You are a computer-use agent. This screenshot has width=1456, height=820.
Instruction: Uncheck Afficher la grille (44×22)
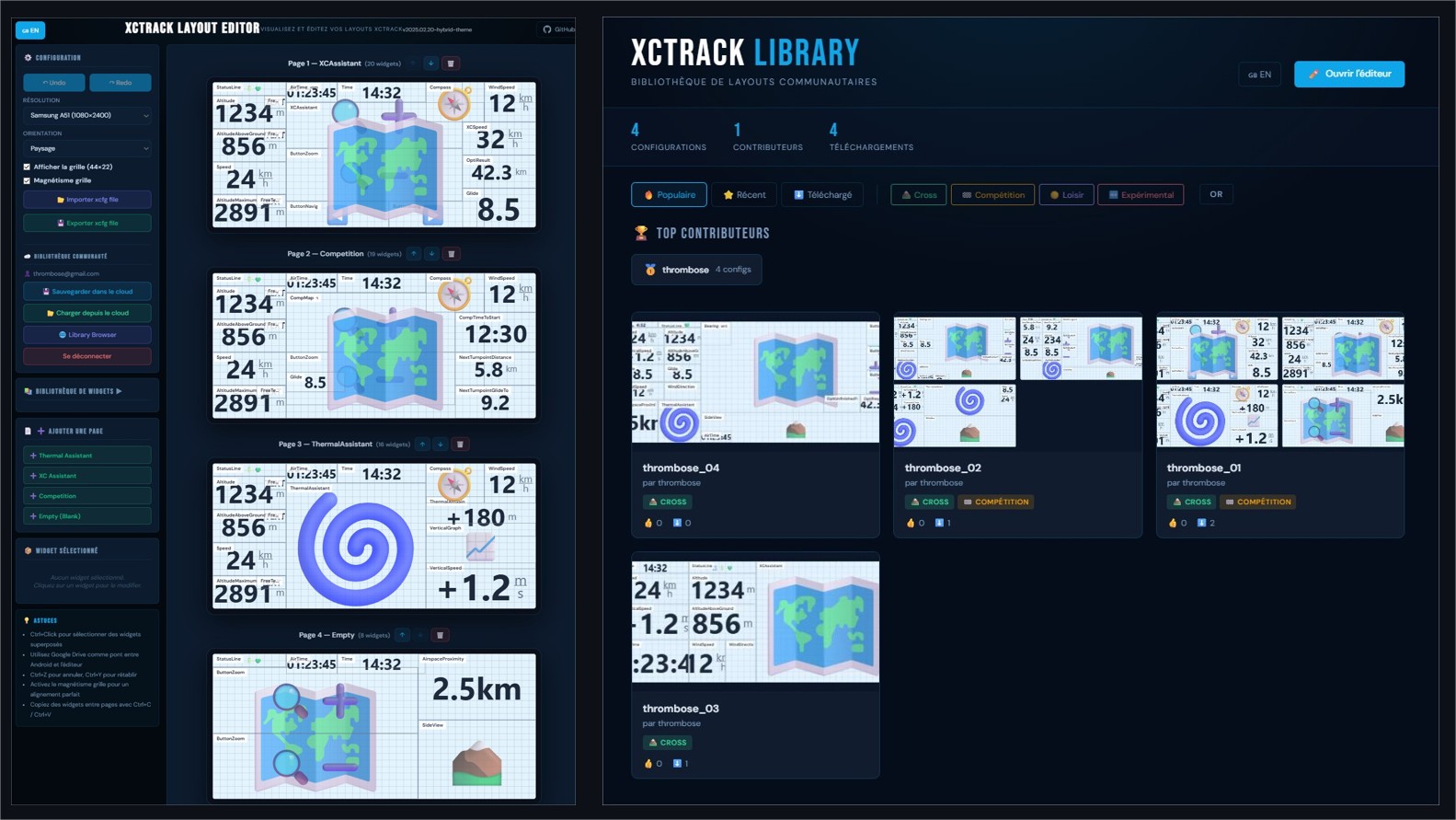(27, 167)
